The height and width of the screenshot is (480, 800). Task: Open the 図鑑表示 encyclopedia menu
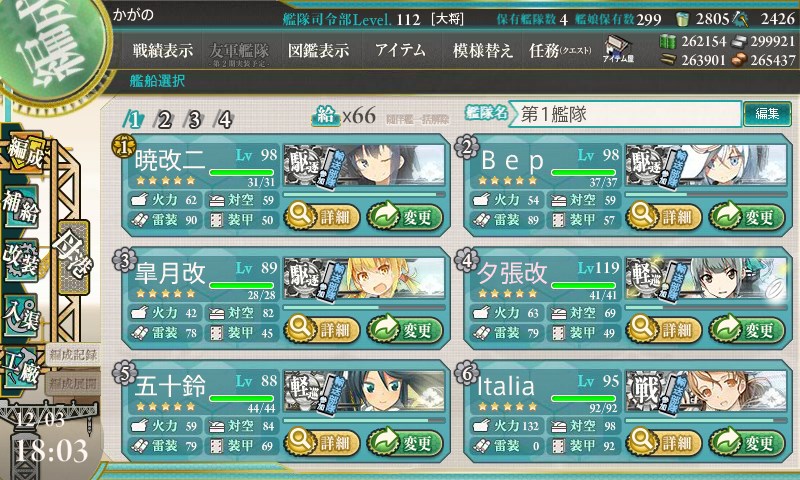coord(318,51)
